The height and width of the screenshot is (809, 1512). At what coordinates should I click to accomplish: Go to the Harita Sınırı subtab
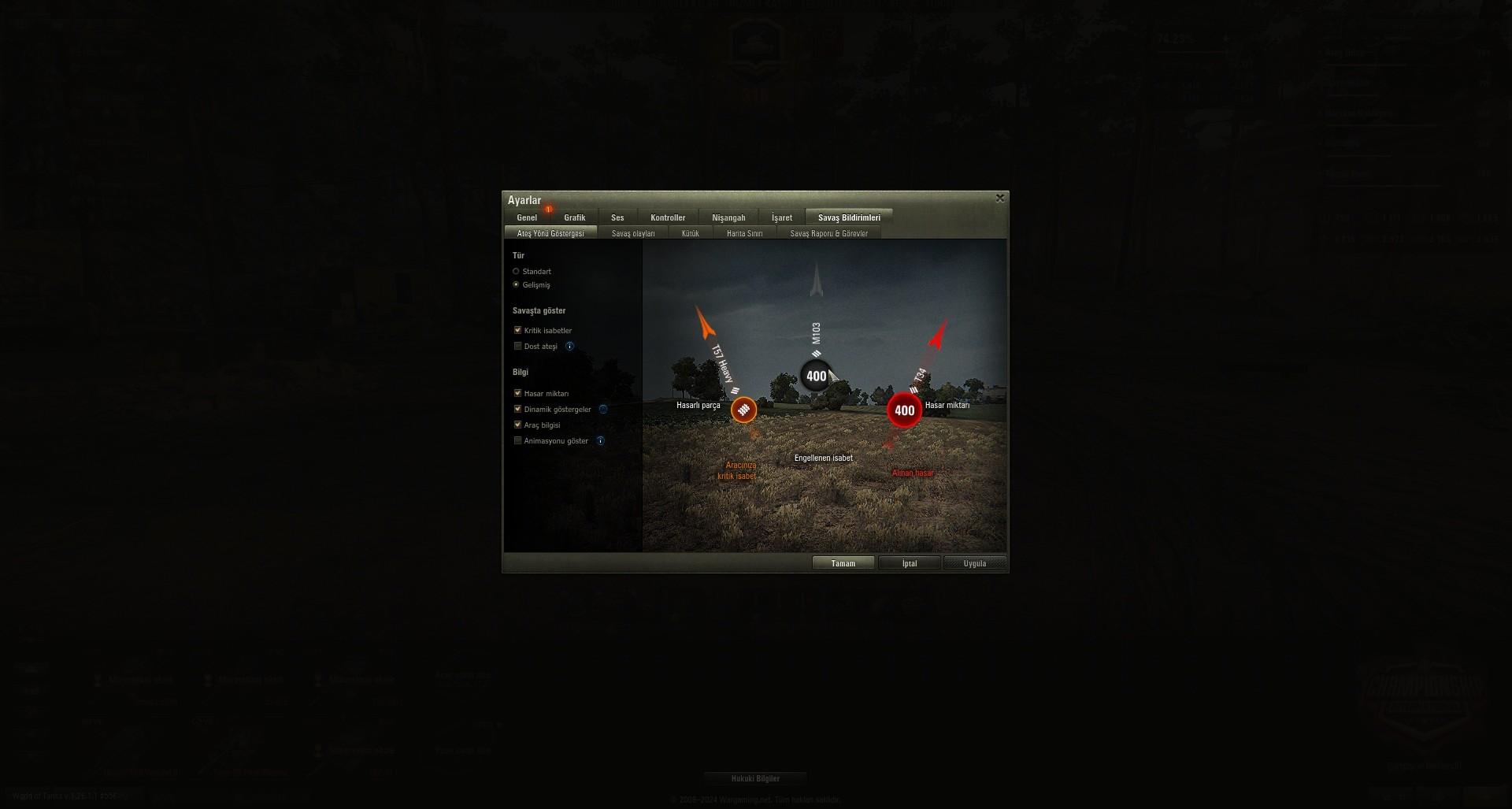(745, 233)
